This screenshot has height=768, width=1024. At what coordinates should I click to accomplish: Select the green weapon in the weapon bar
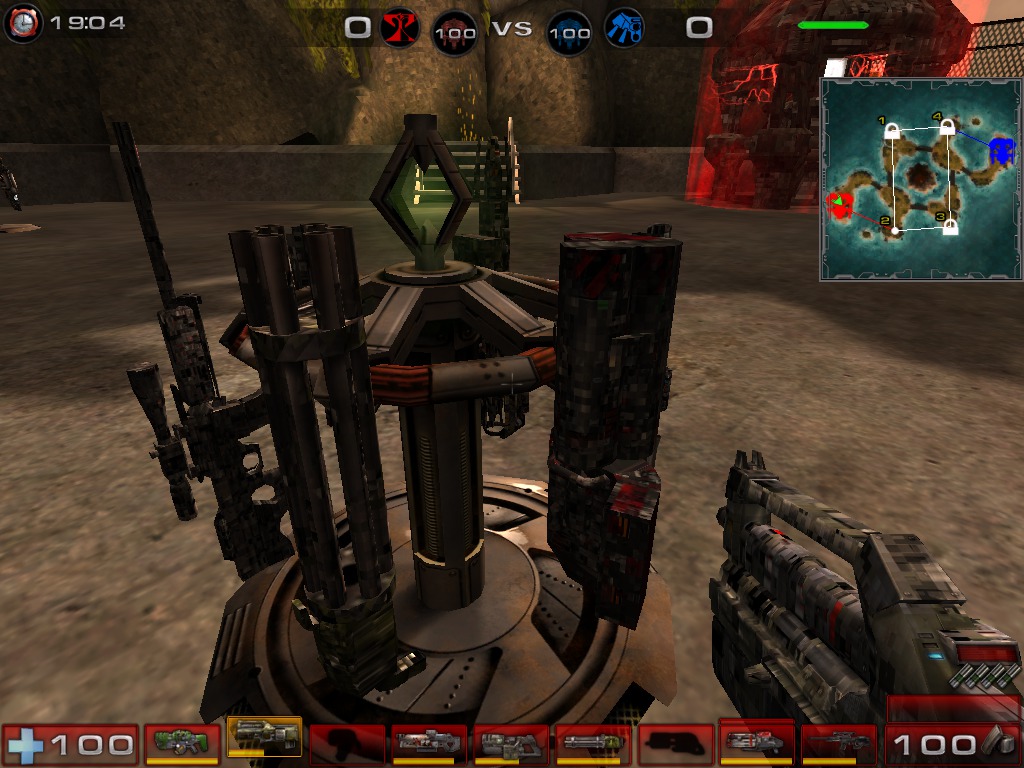182,743
